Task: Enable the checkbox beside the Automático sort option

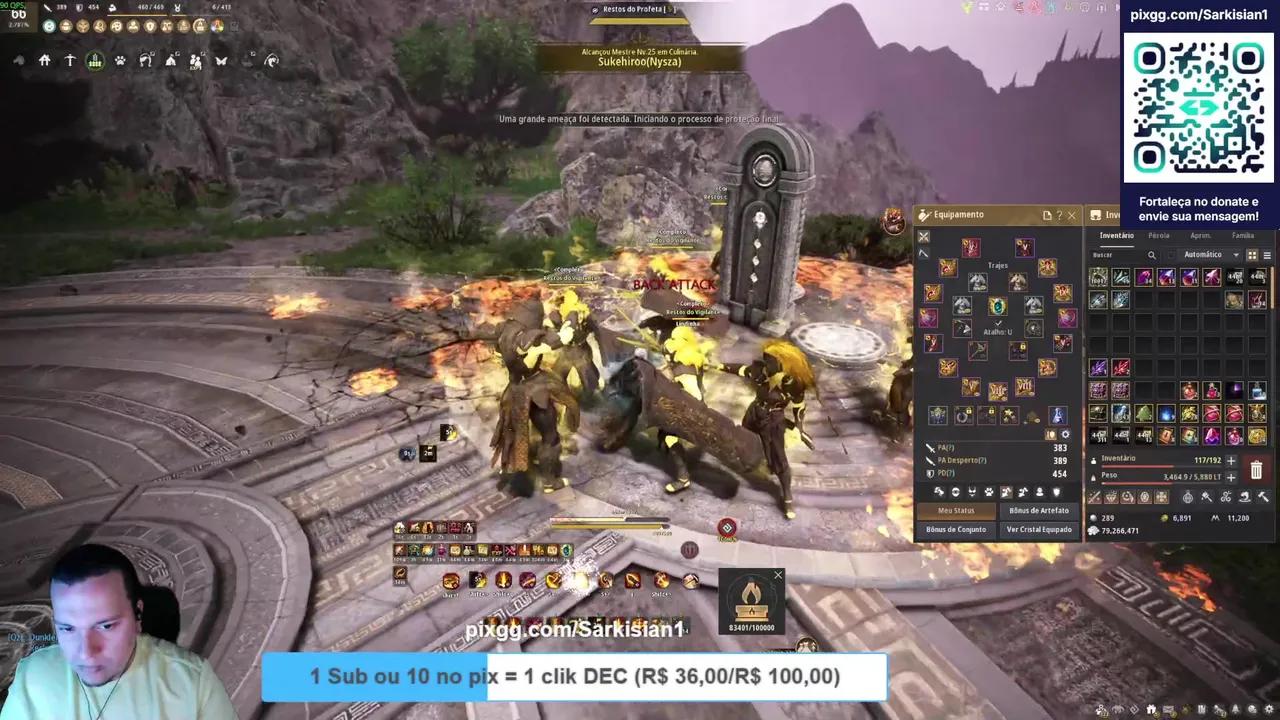Action: coord(1172,255)
